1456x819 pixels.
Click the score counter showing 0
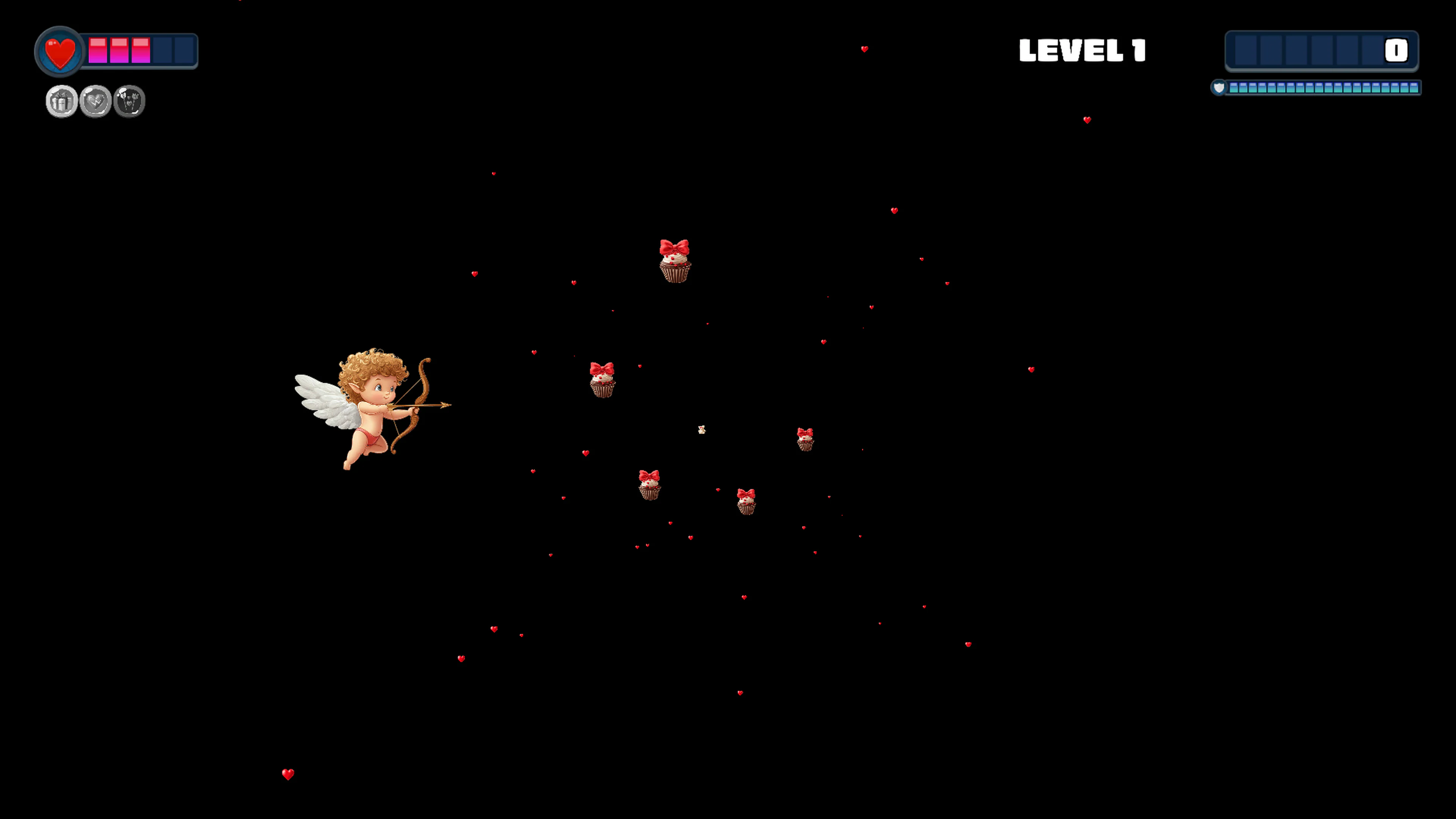pos(1396,52)
